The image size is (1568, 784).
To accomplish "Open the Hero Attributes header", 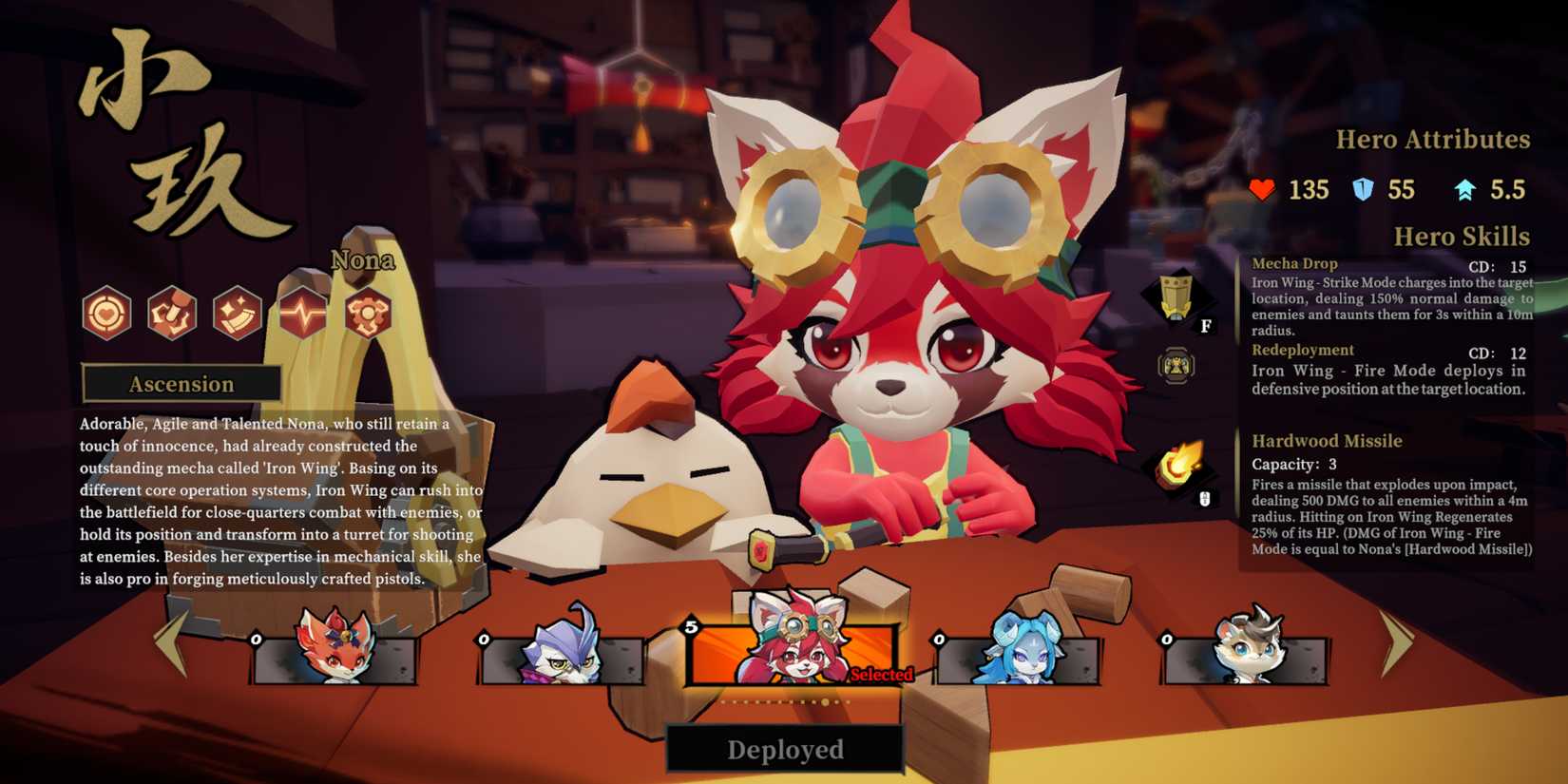I will point(1434,139).
